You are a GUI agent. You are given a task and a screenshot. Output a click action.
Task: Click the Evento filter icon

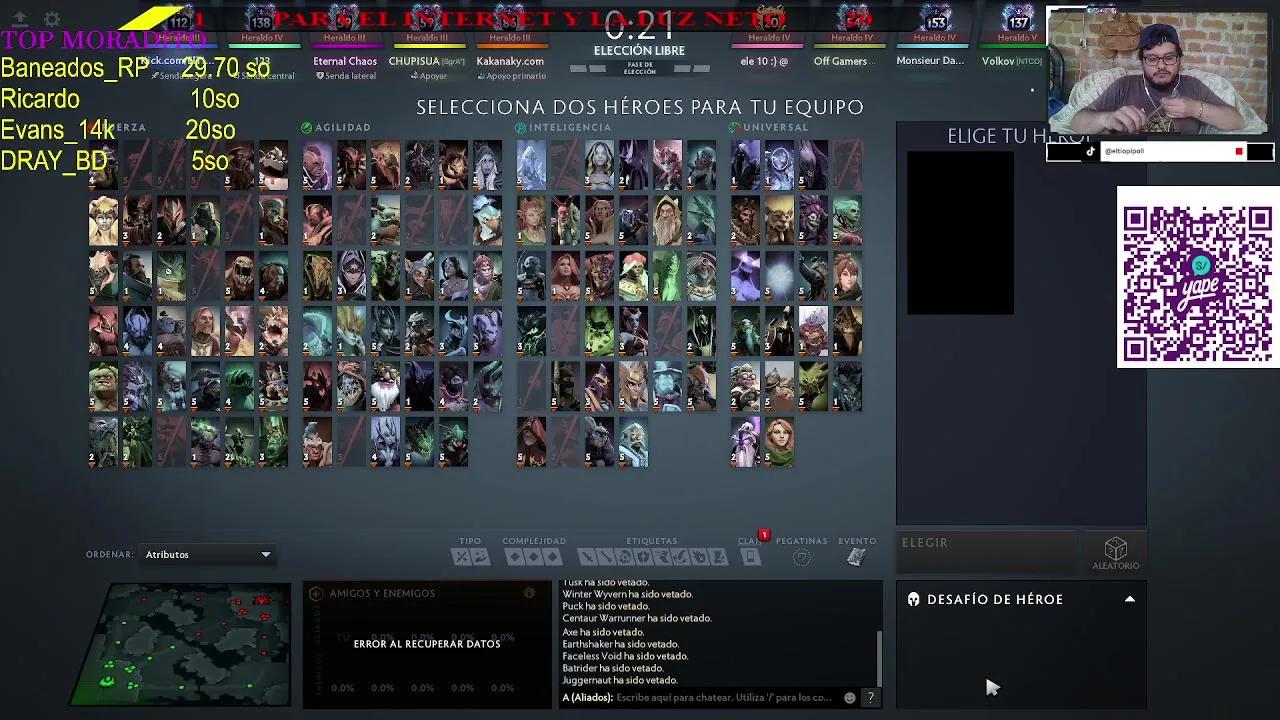click(856, 557)
